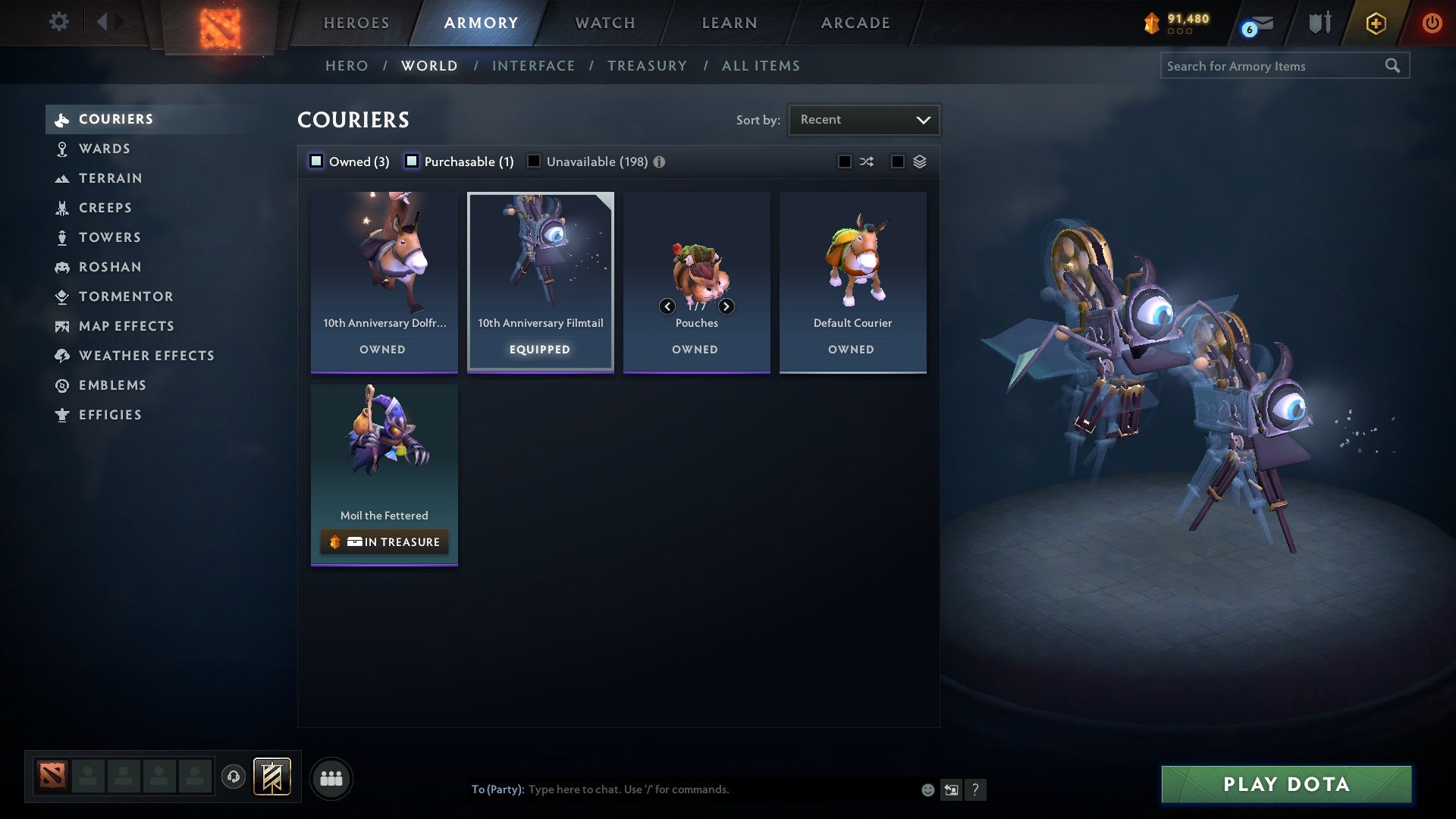Open the Wards category in the sidebar
Screen dimensions: 1456x819
pos(104,149)
